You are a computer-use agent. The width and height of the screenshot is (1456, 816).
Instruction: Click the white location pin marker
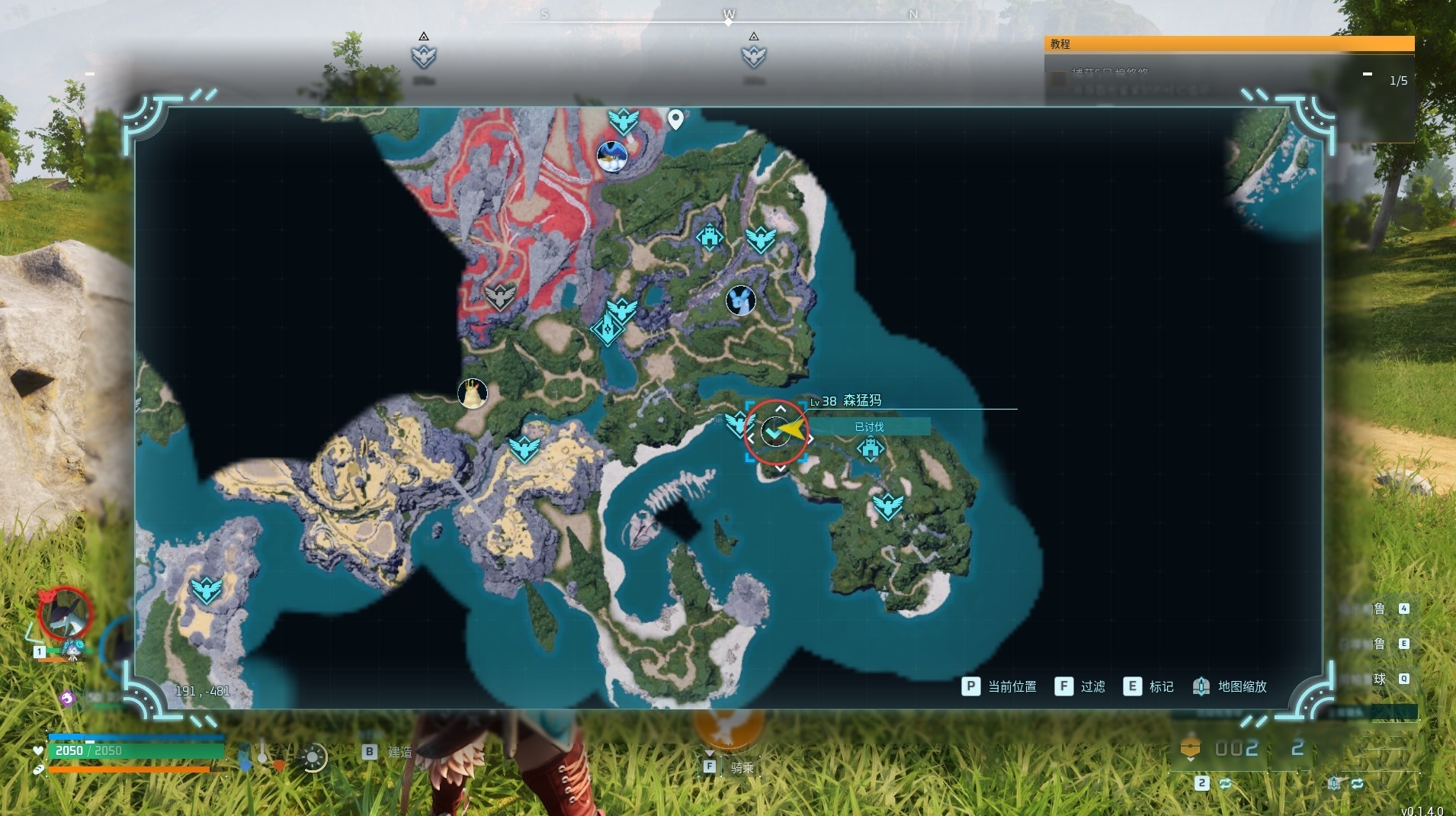(x=675, y=119)
